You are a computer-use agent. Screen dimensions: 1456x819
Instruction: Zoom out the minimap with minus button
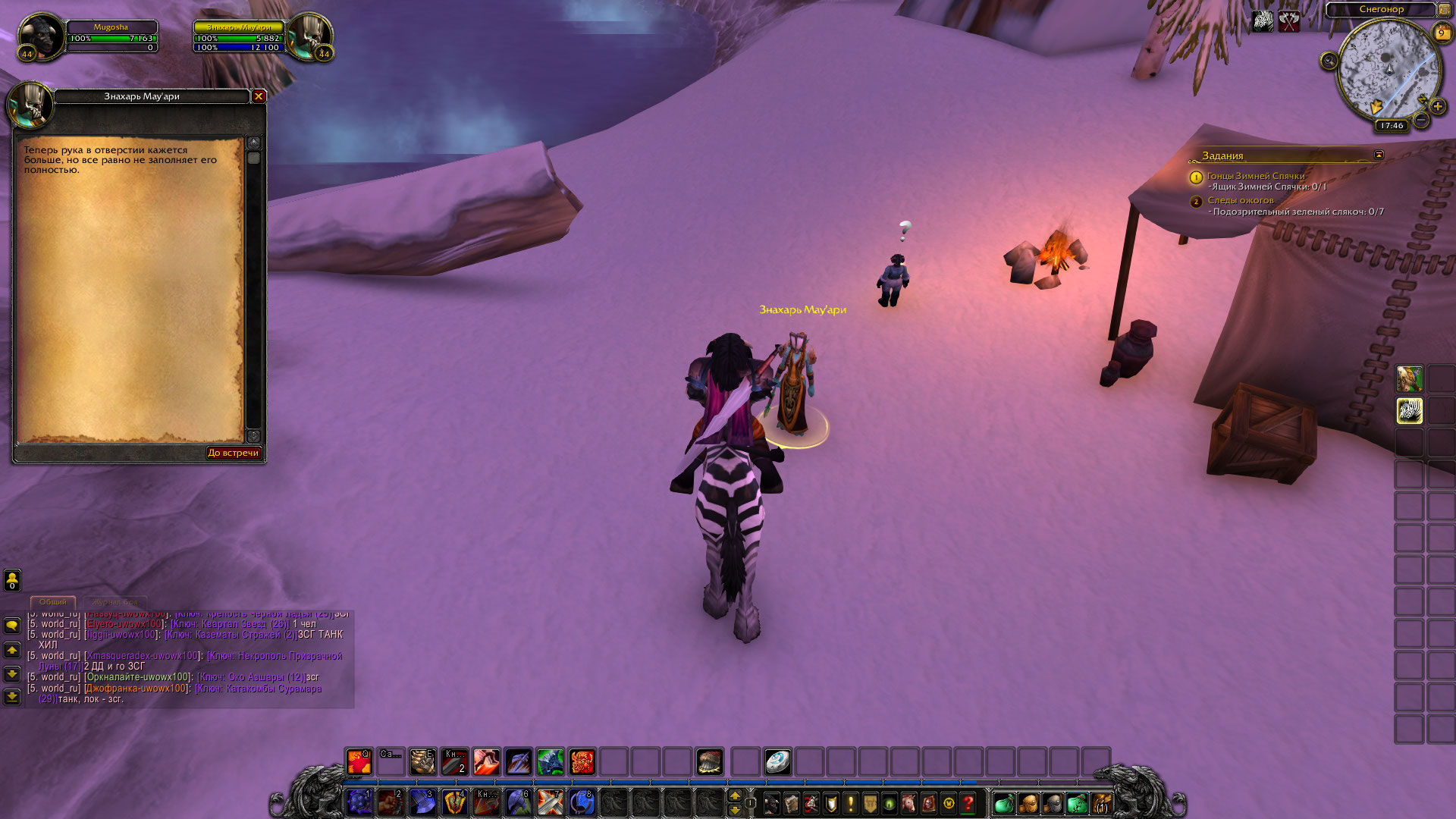click(x=1422, y=121)
